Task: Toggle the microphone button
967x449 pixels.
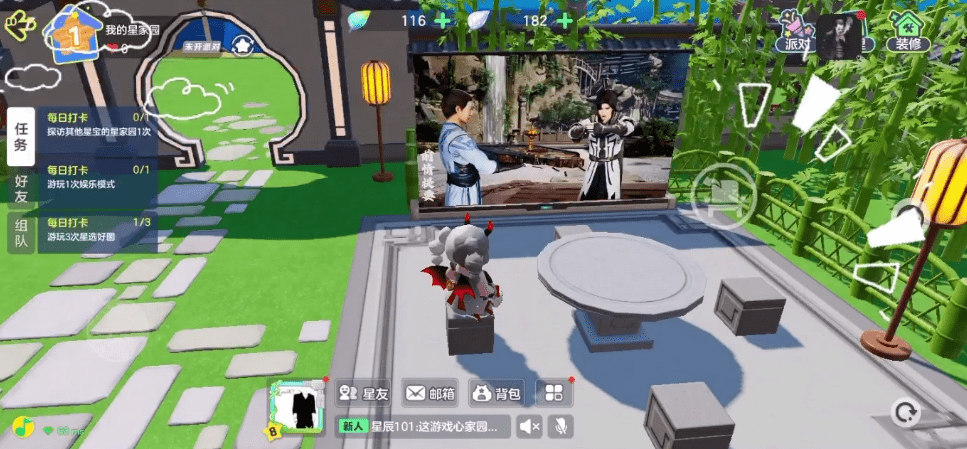Action: 562,427
